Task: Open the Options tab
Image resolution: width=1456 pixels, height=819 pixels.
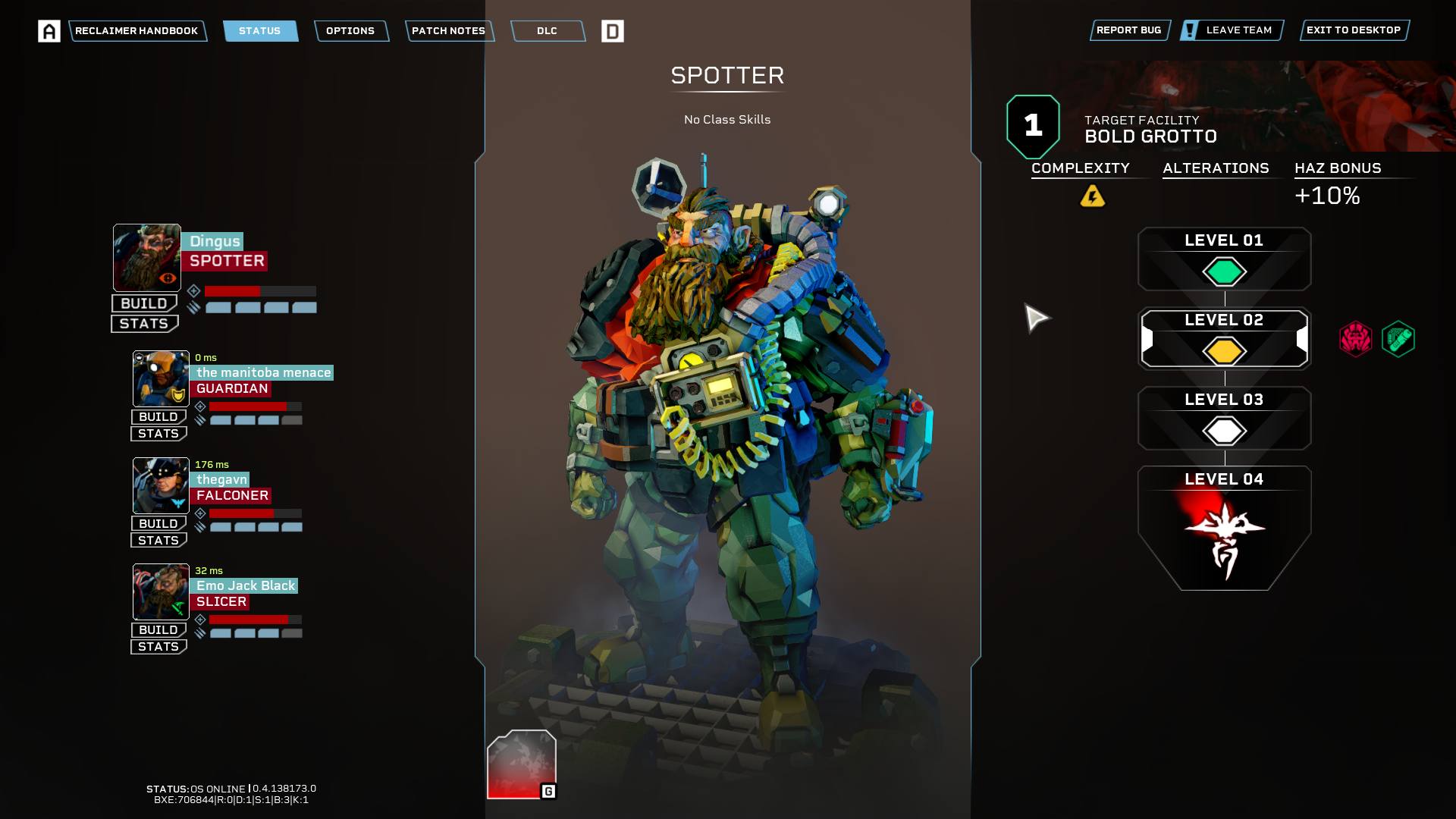Action: click(x=350, y=31)
